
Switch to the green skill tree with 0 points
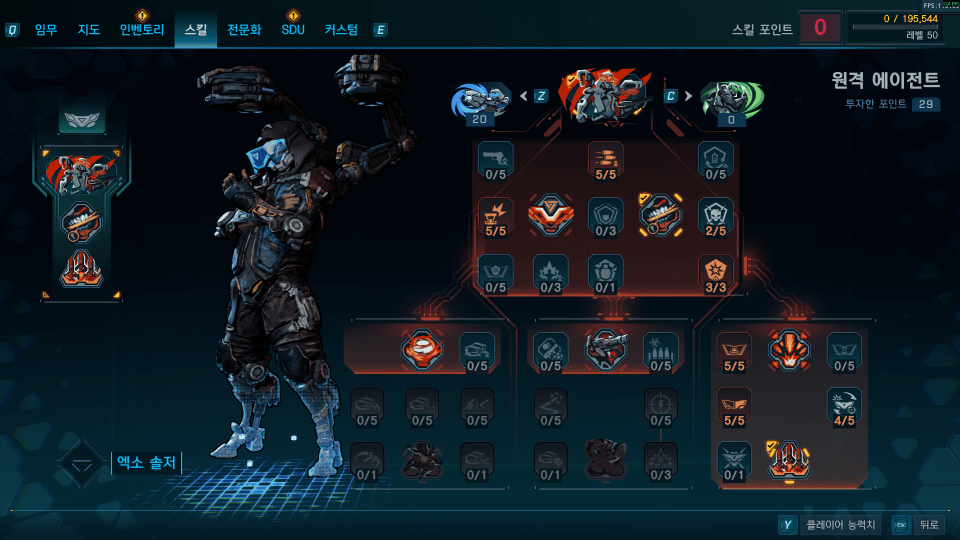[x=729, y=98]
